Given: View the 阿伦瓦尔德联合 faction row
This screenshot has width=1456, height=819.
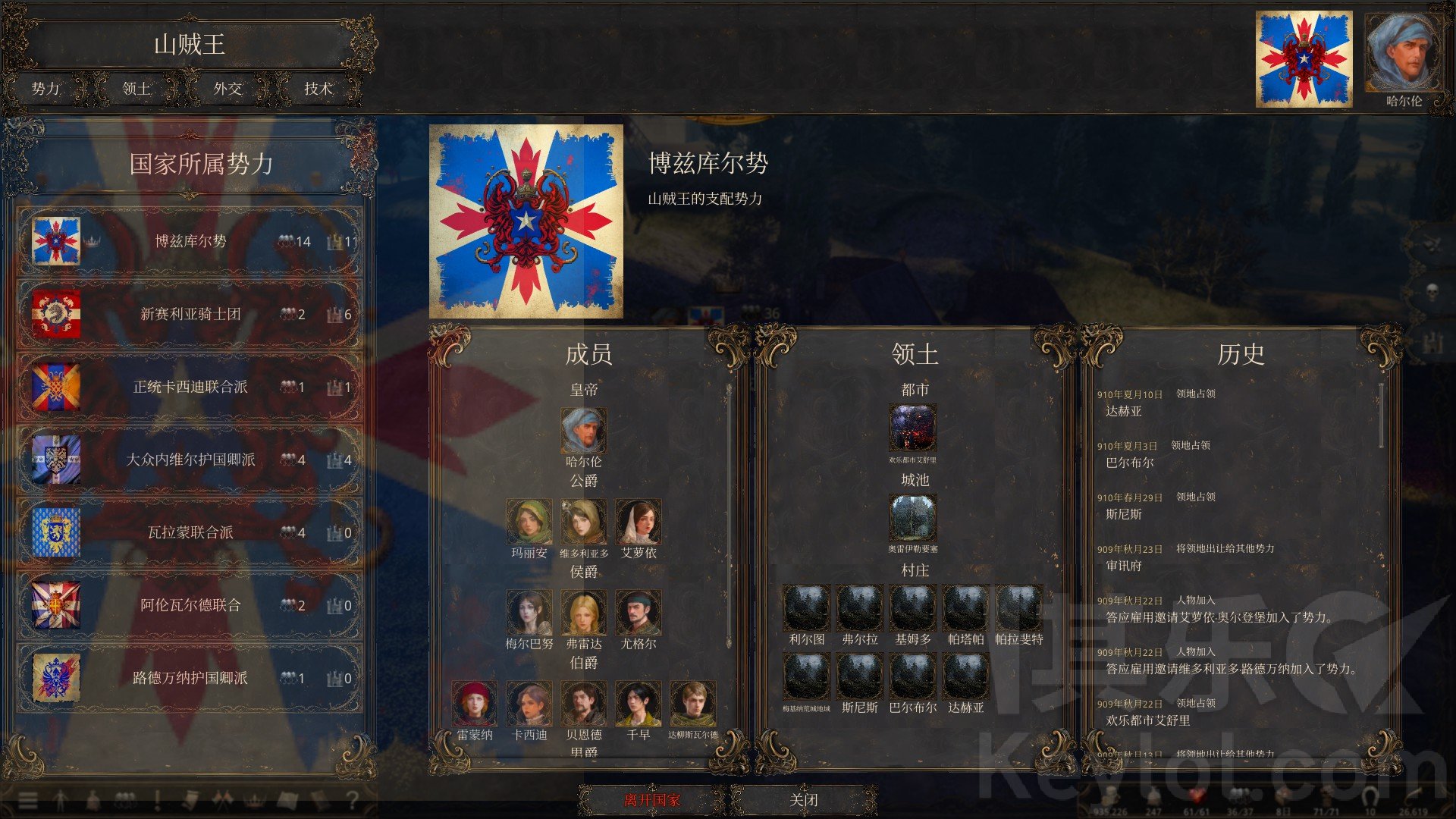Looking at the screenshot, I should [x=190, y=605].
